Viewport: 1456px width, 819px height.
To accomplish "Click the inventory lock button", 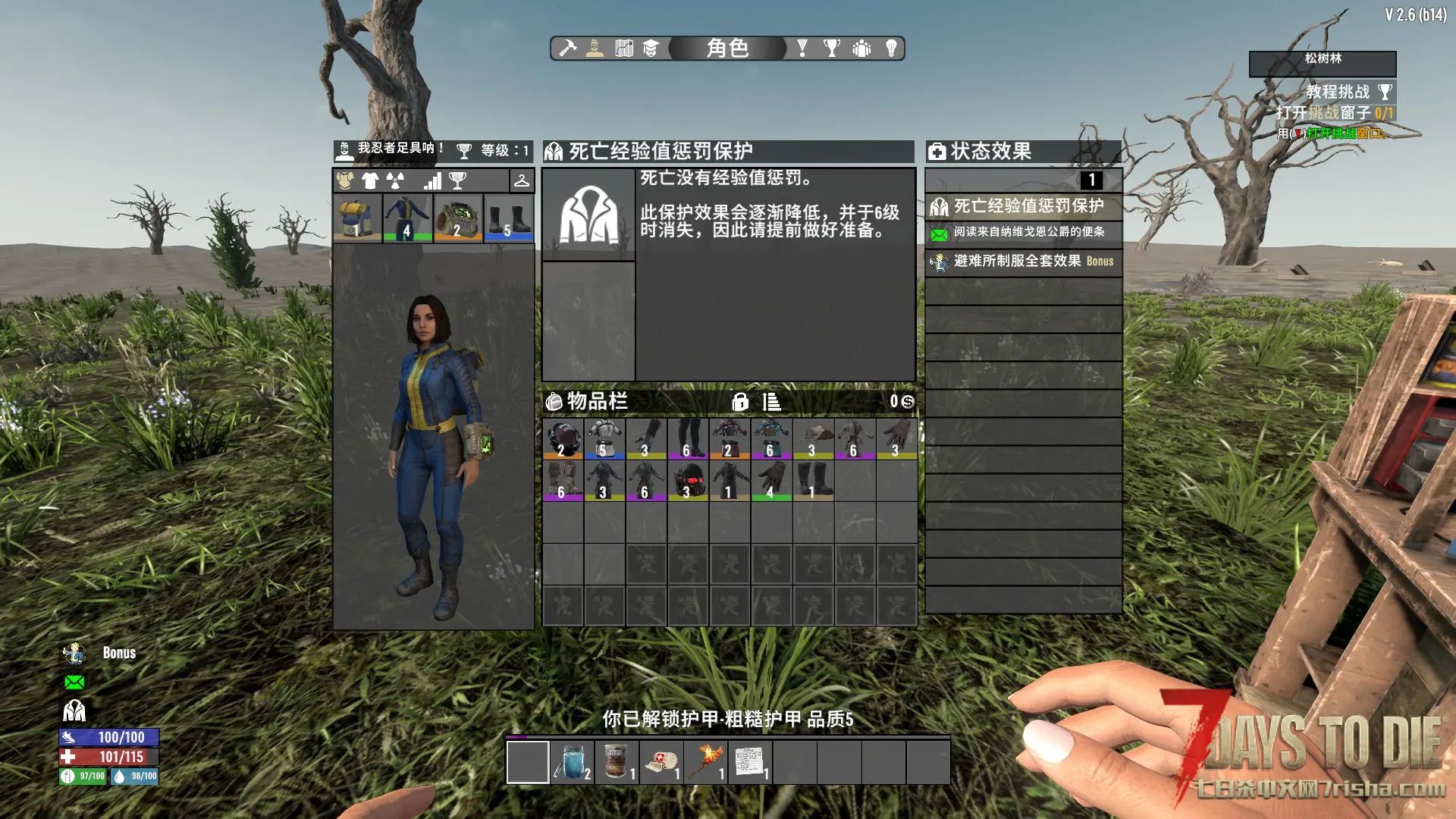I will pyautogui.click(x=740, y=402).
